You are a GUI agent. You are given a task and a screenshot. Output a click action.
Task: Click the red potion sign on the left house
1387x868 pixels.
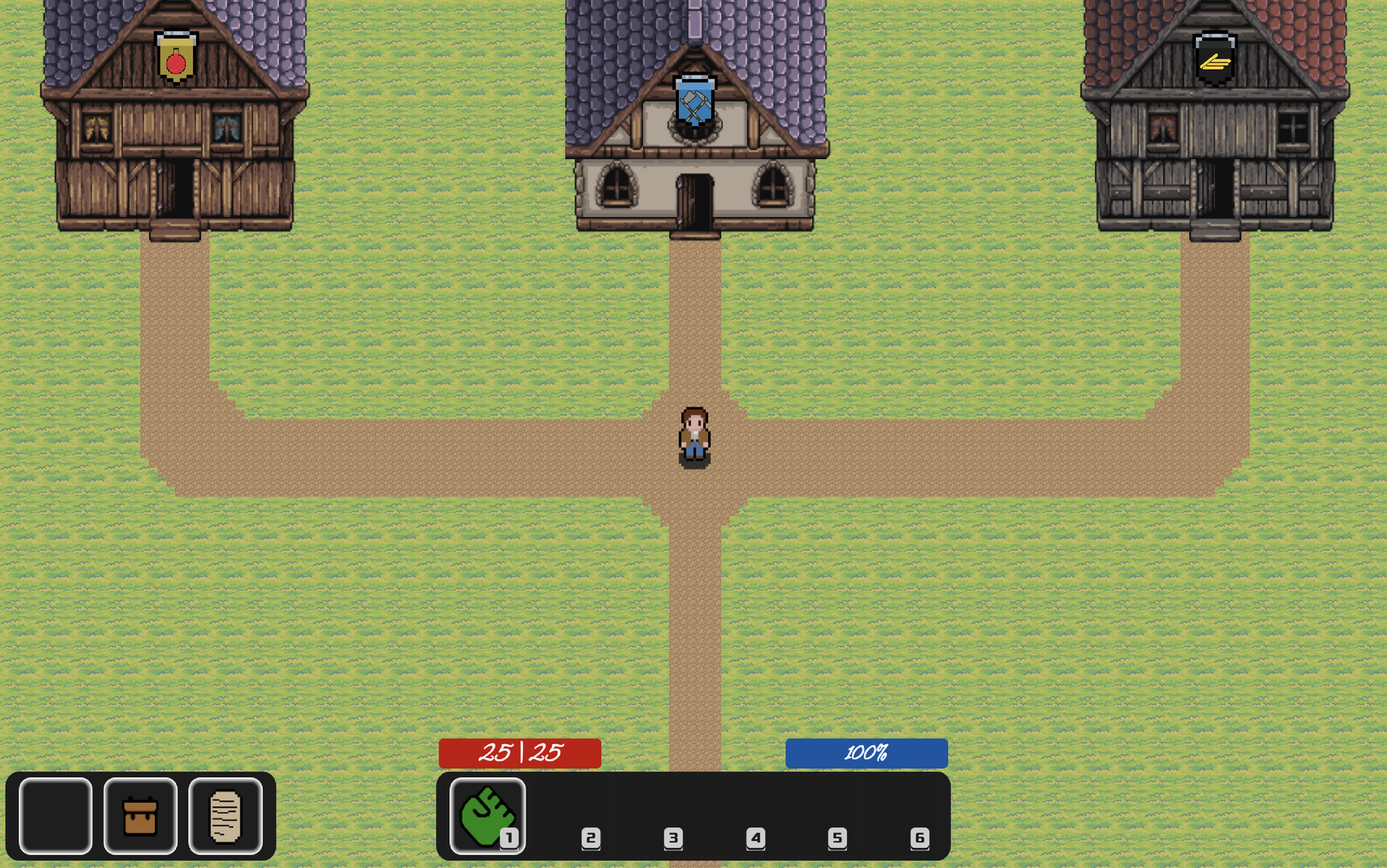(x=176, y=58)
